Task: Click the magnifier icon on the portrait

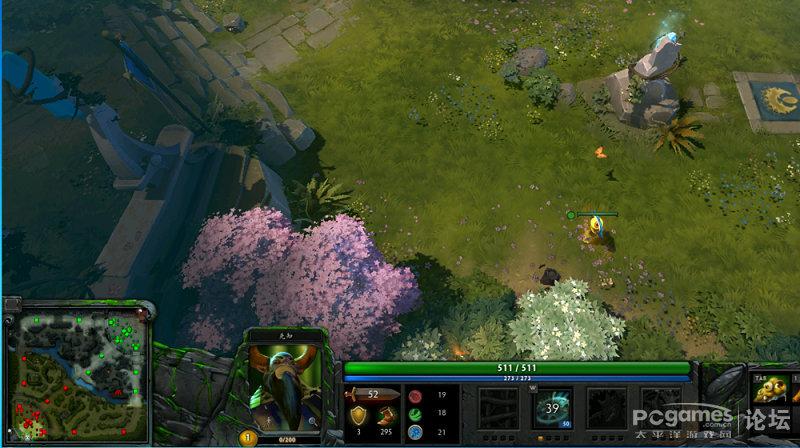Action: 313,422
